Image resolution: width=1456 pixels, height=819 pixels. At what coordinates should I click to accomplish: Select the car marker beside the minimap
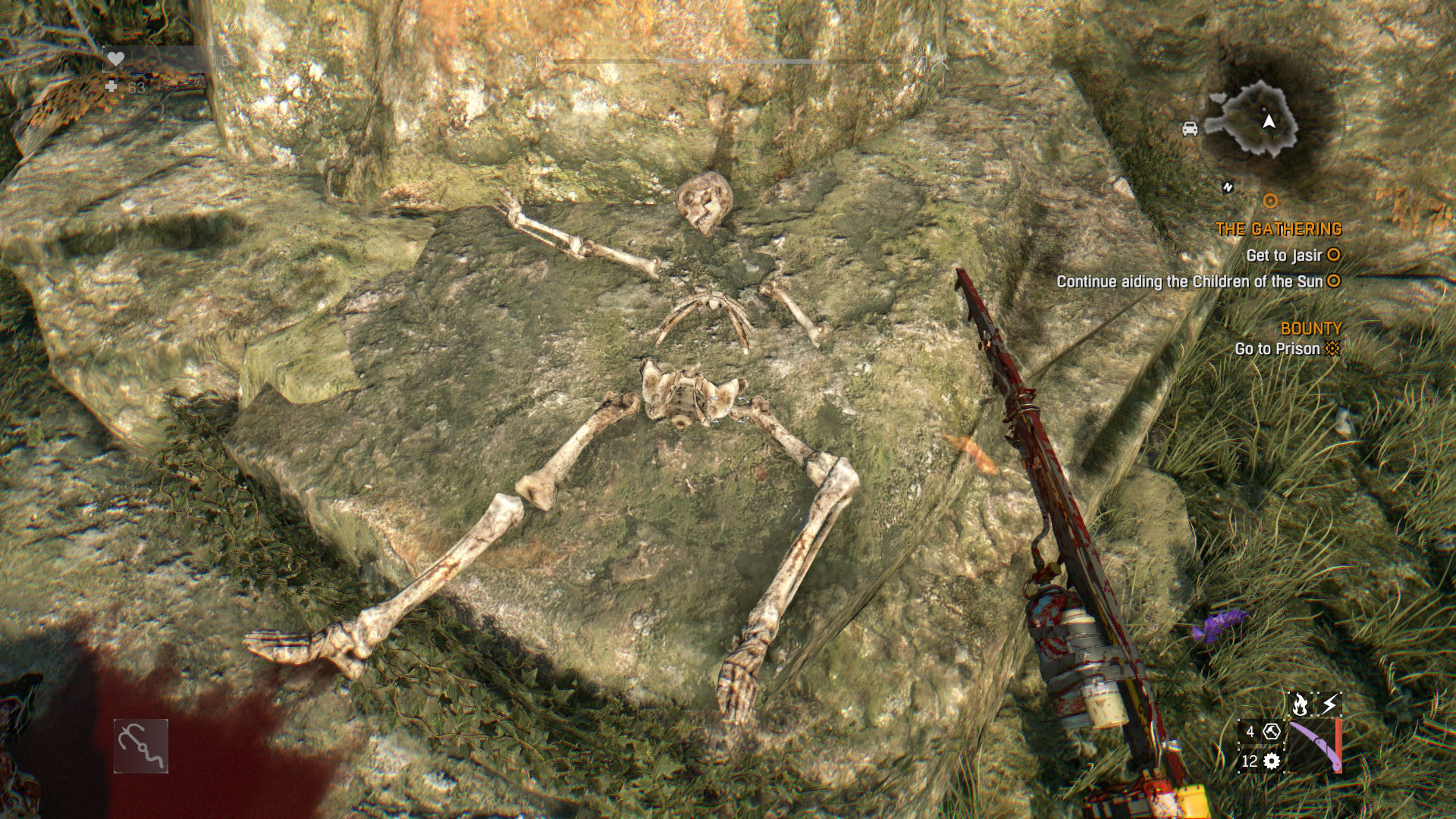point(1190,128)
